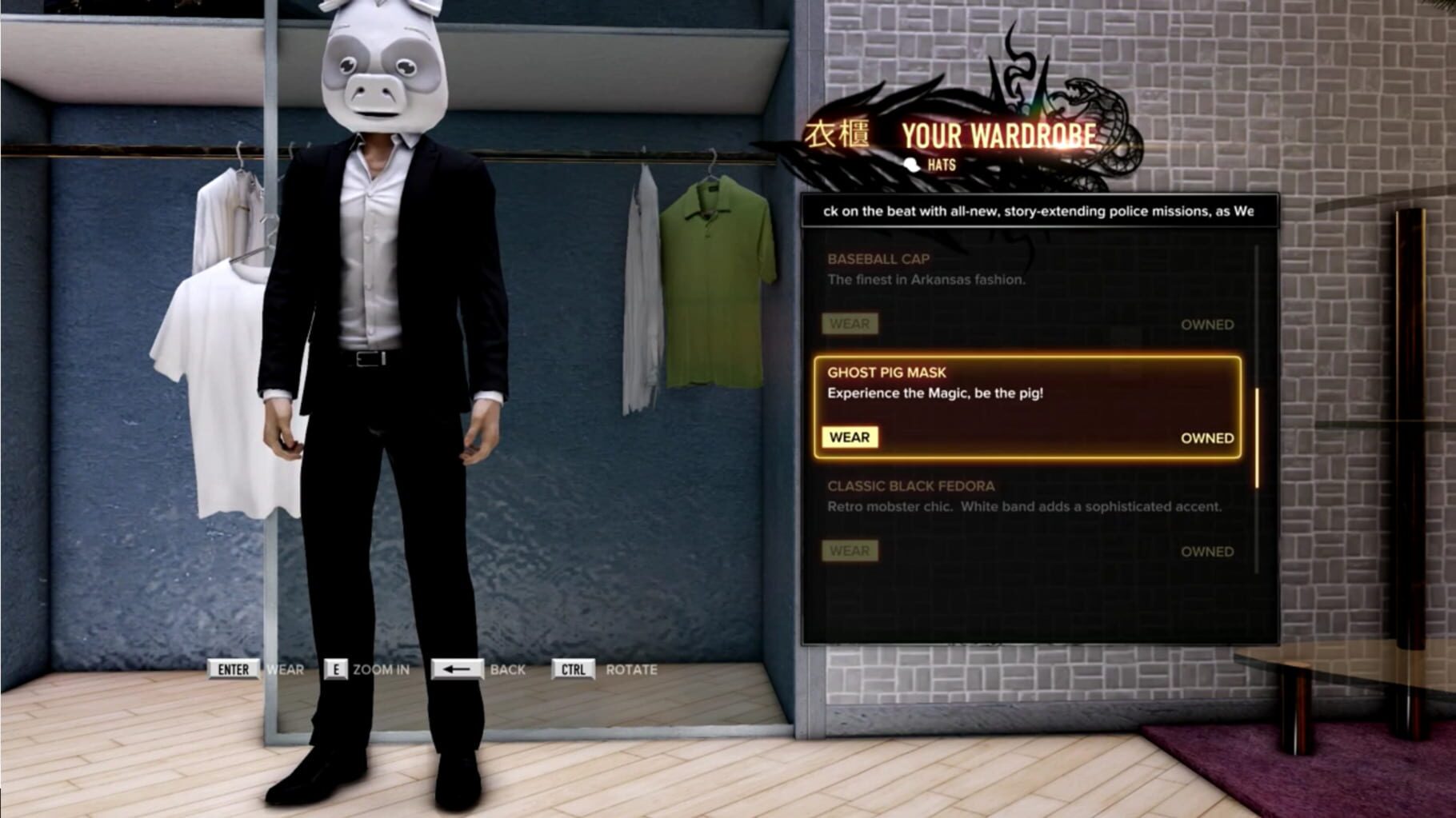Image resolution: width=1456 pixels, height=818 pixels.
Task: Click the speech bubble icon beside HATS
Action: coord(911,166)
